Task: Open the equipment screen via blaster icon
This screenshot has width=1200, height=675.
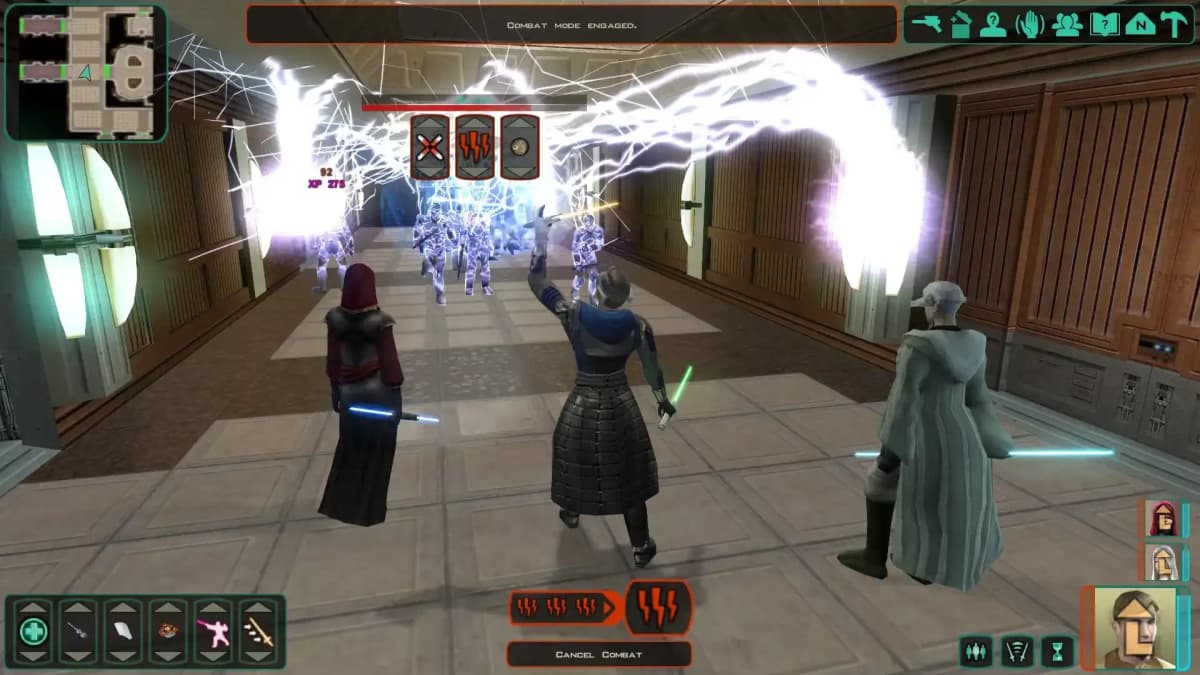Action: [926, 26]
